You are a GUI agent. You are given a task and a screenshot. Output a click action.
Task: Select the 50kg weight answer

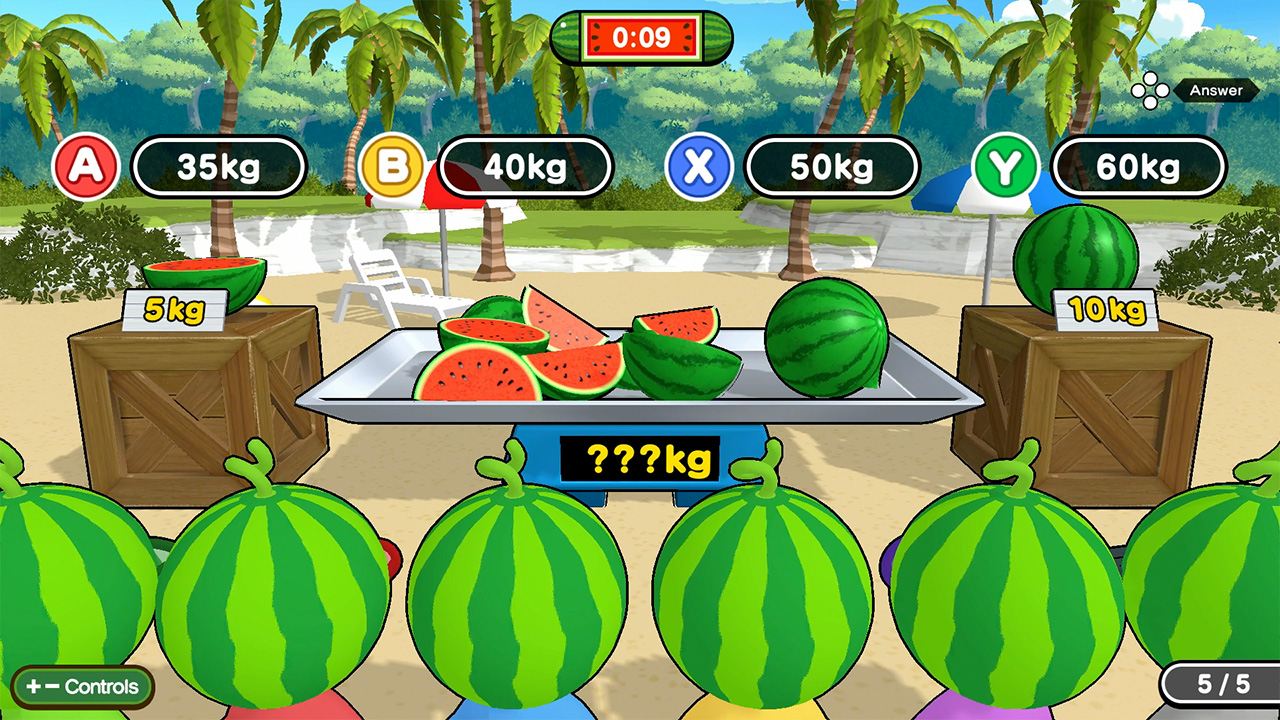click(833, 166)
